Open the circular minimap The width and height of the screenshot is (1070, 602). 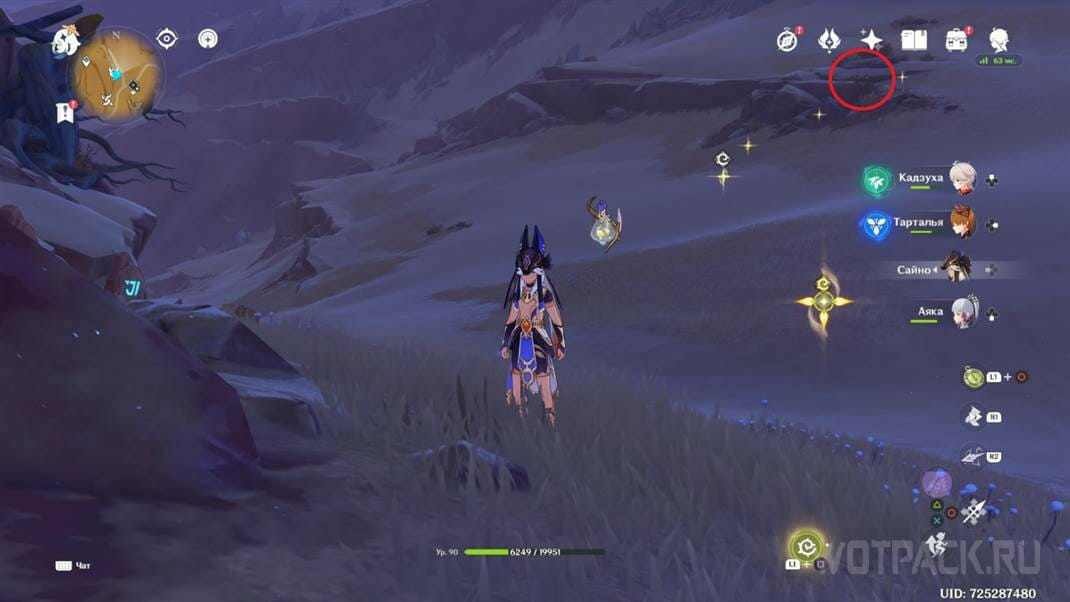[x=117, y=75]
